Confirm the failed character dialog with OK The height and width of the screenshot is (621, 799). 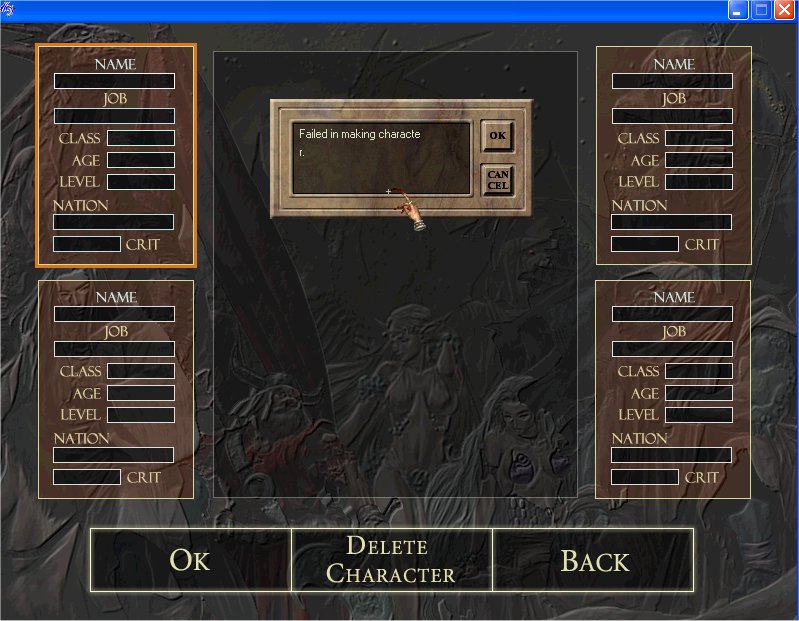(x=497, y=135)
